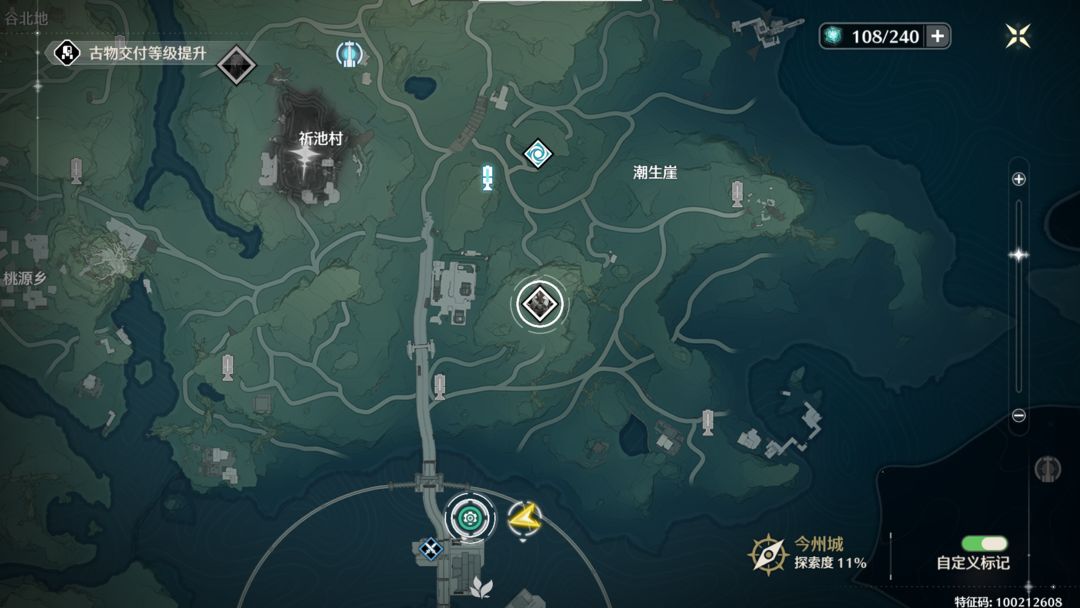Open 今州城 exploration progress compass
This screenshot has height=608, width=1080.
(x=769, y=553)
